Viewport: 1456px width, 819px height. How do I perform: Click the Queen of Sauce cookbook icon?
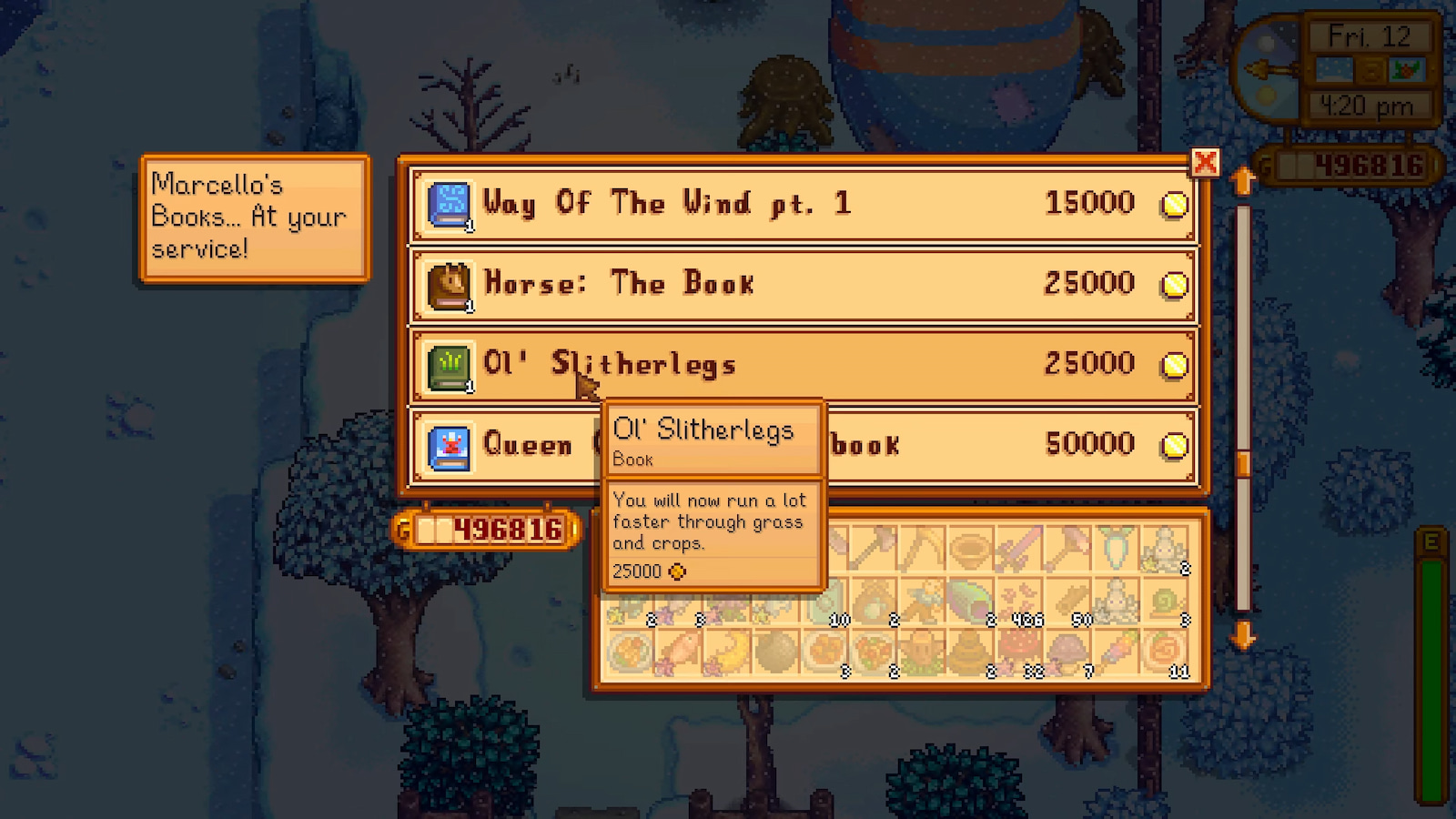[450, 445]
